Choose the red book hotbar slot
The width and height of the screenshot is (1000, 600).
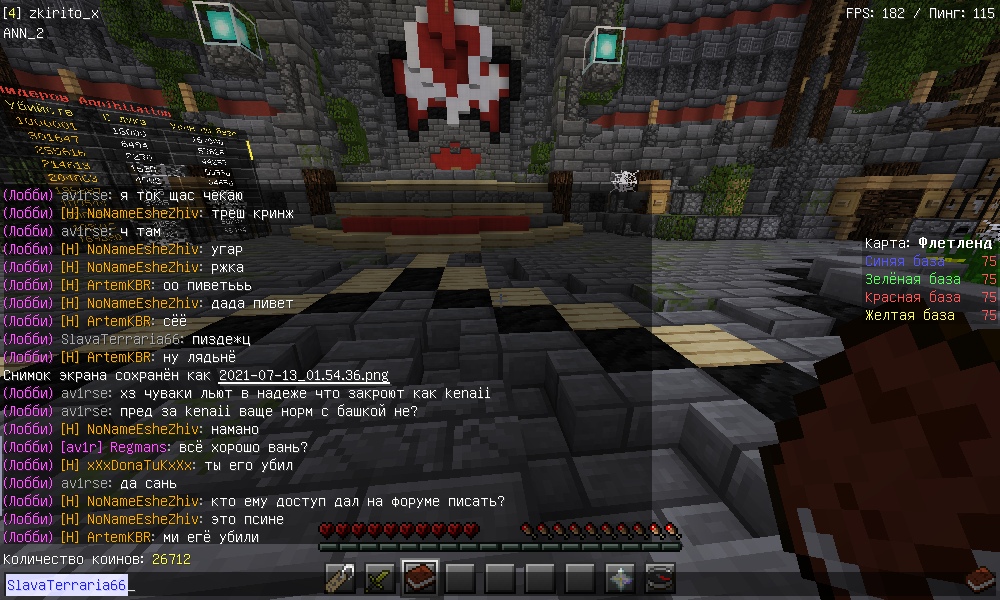(x=420, y=578)
